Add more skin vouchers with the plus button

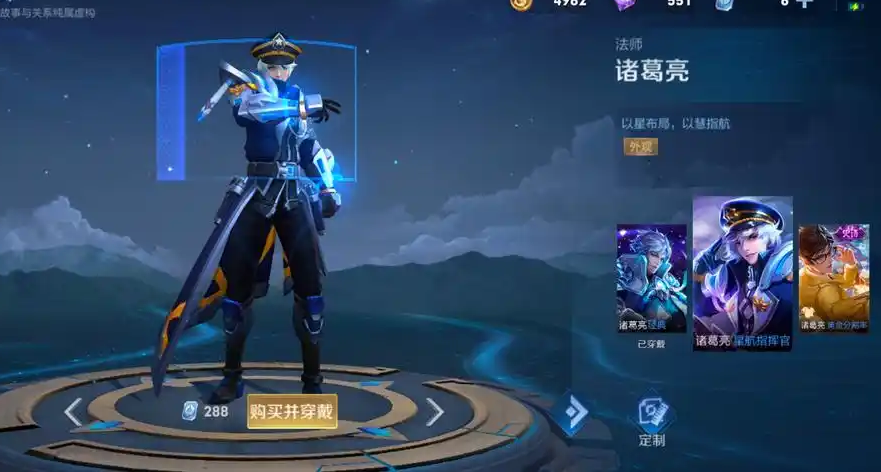803,3
